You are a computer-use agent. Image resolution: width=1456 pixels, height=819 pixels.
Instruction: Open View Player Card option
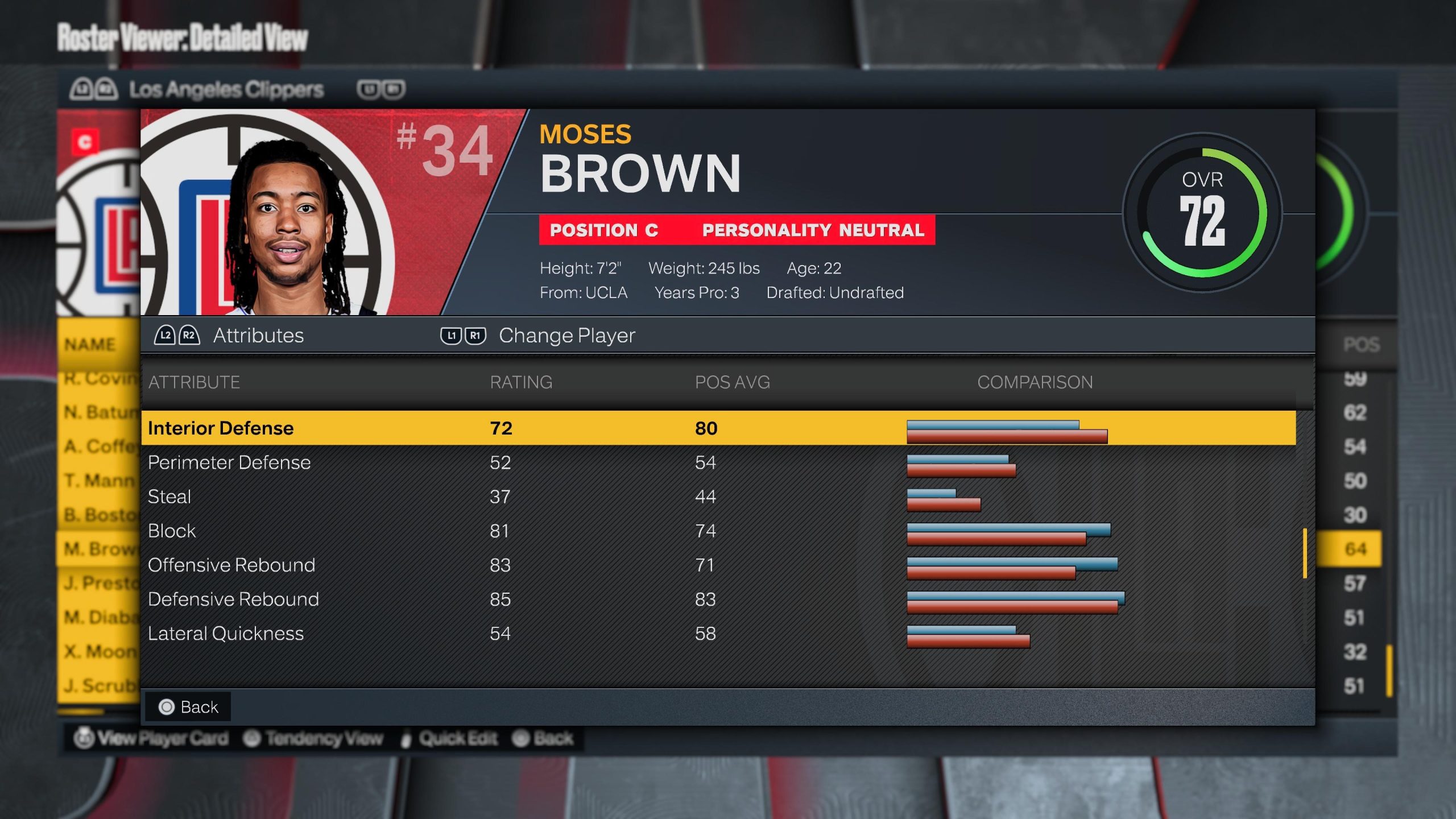[x=152, y=738]
